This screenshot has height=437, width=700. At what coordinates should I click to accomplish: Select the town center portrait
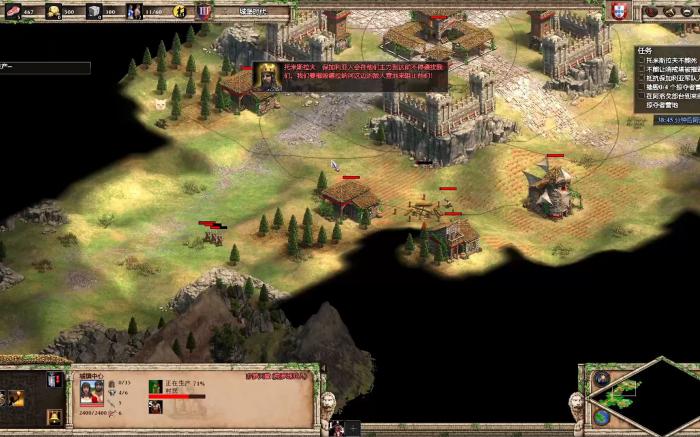tap(91, 390)
